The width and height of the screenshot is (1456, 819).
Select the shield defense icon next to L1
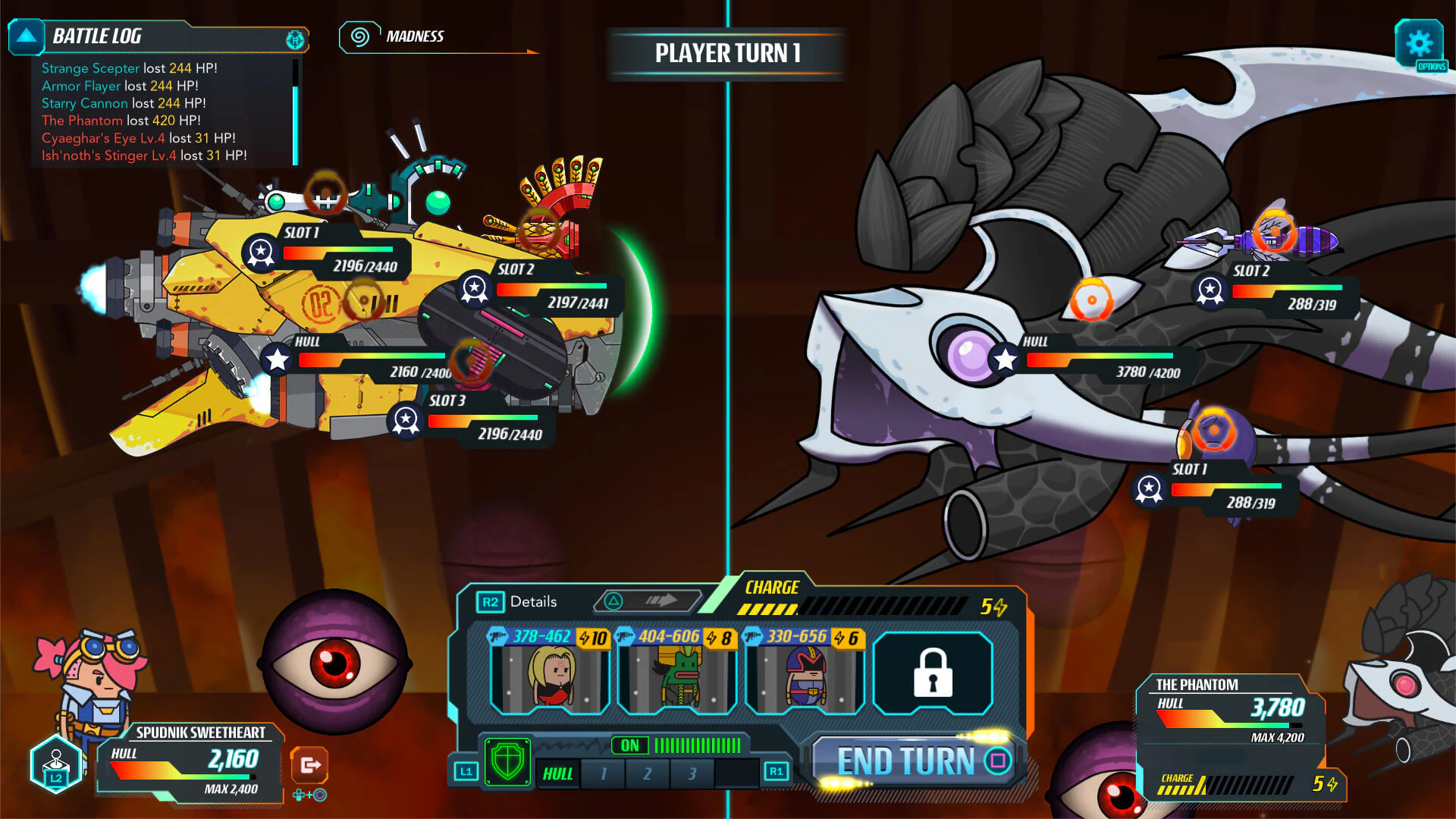(x=507, y=761)
